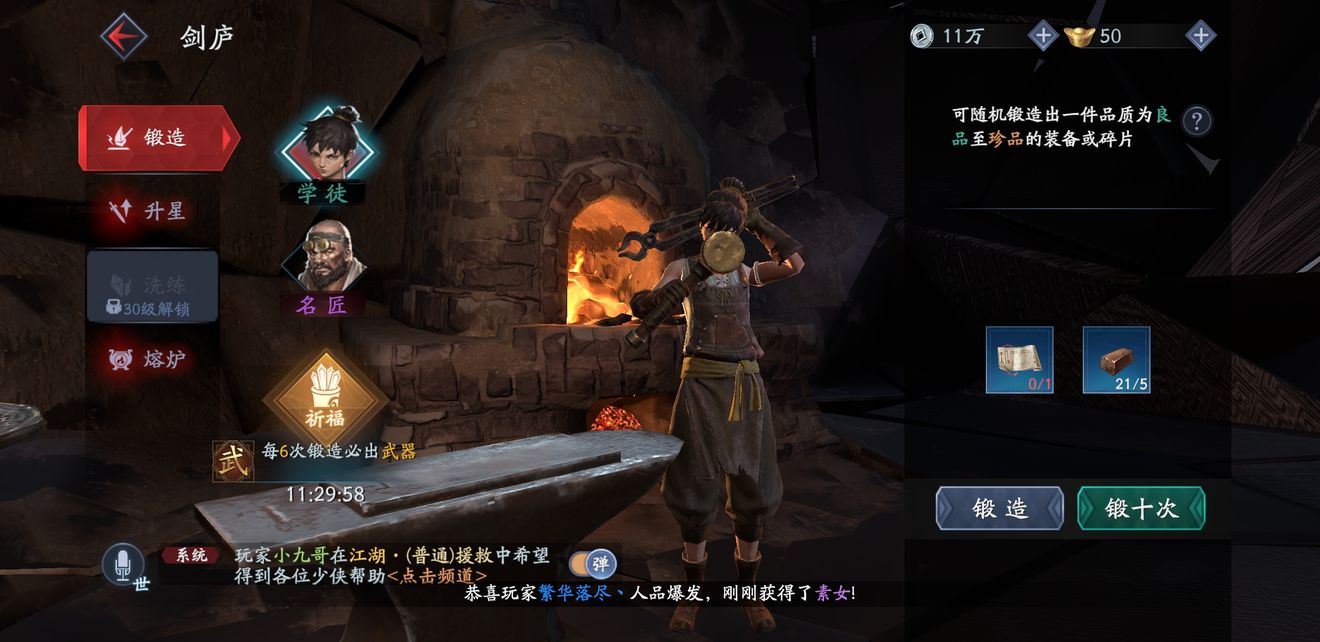This screenshot has width=1320, height=642.
Task: Inspect the blueprint scroll material slot
Action: (x=1019, y=360)
